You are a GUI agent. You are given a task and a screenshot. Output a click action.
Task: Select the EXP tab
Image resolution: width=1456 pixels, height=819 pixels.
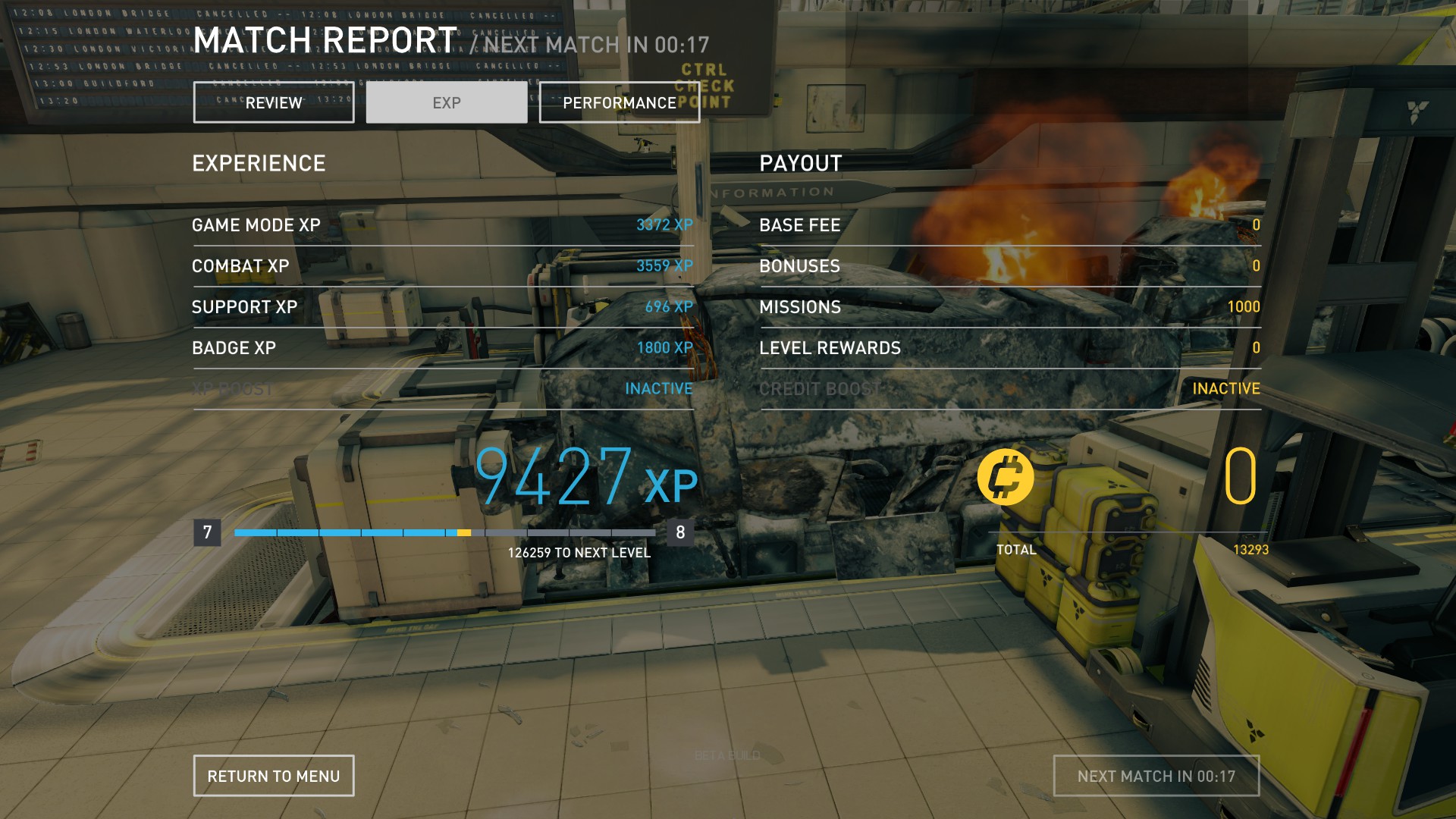[447, 102]
